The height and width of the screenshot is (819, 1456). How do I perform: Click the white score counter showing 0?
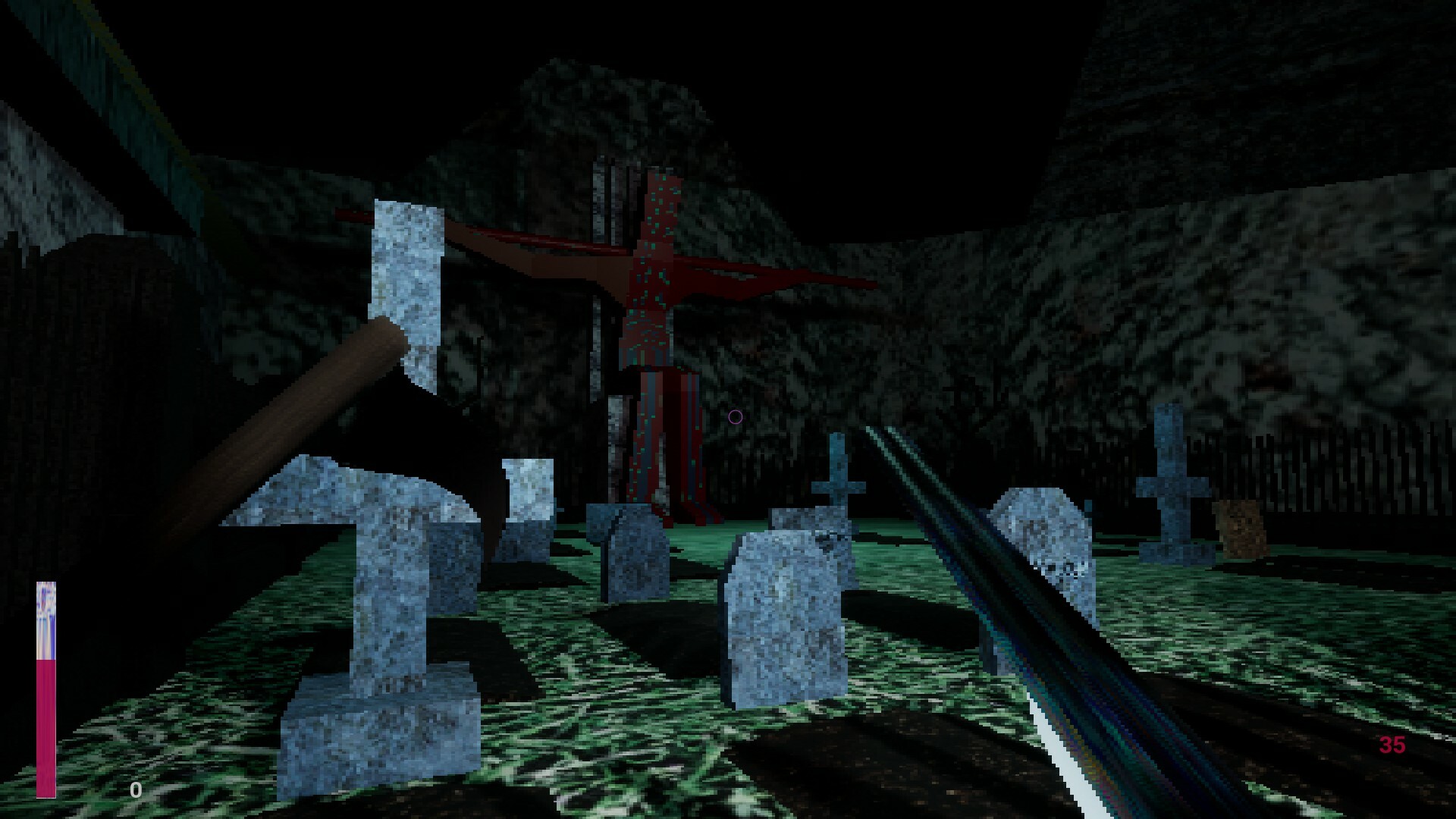pyautogui.click(x=135, y=790)
